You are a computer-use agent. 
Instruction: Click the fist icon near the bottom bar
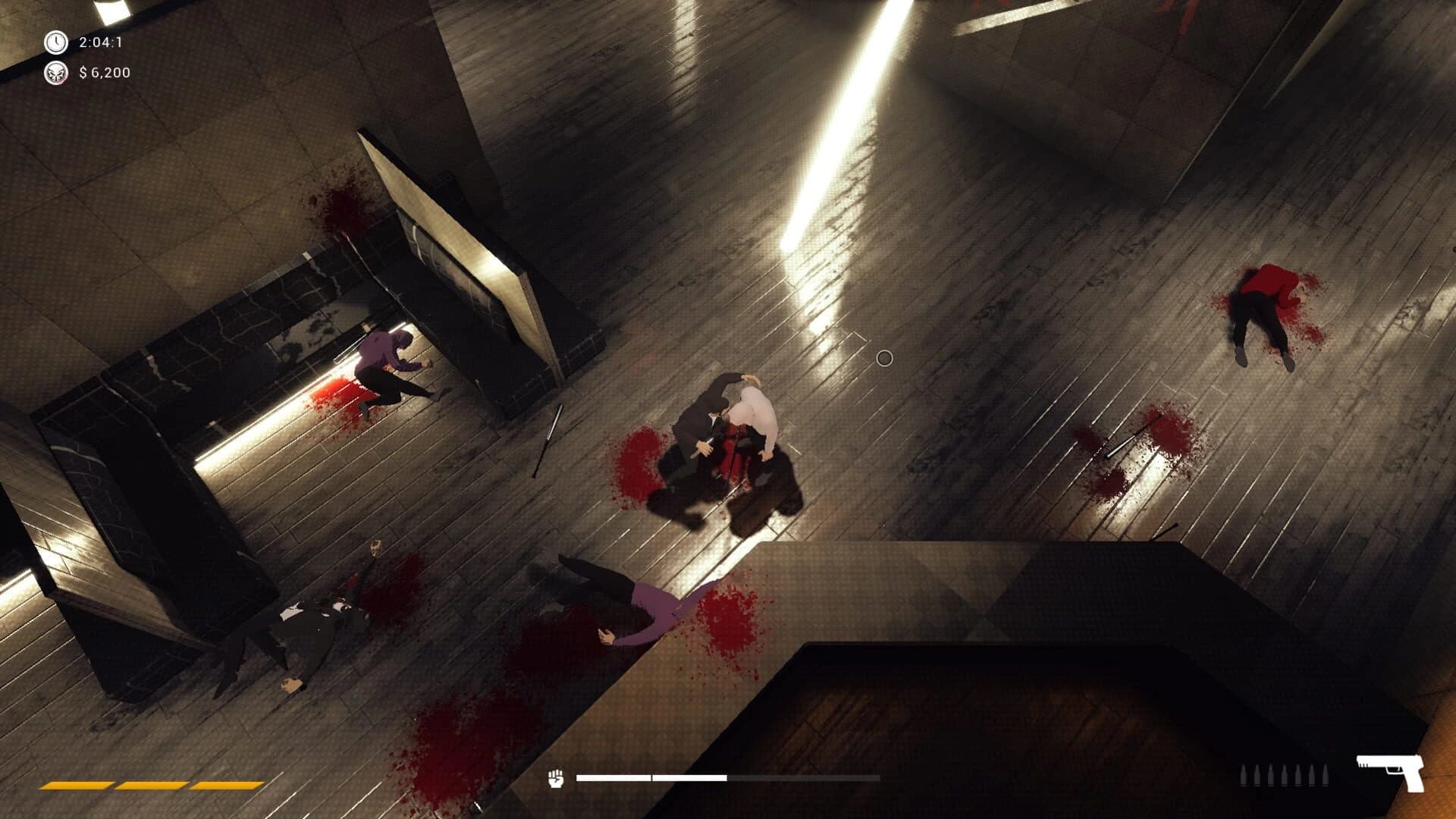pos(554,778)
